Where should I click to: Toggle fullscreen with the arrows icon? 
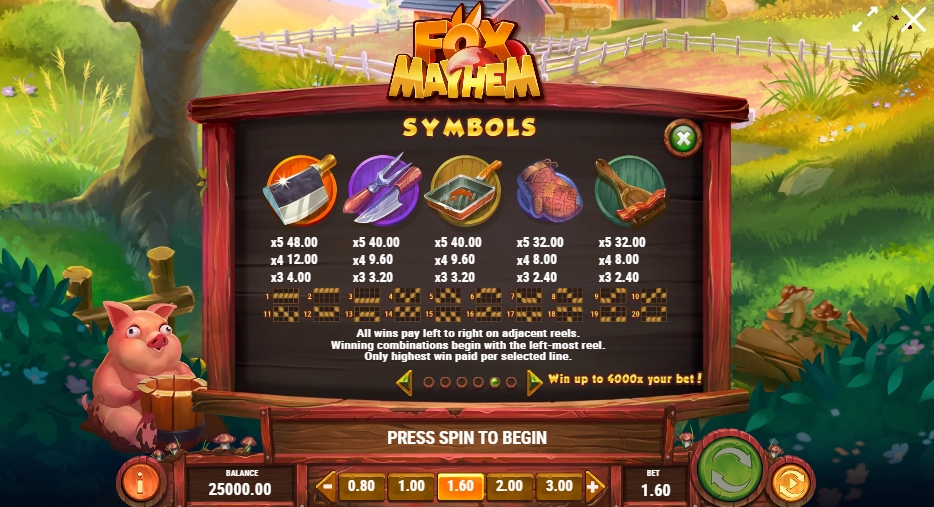(x=864, y=20)
